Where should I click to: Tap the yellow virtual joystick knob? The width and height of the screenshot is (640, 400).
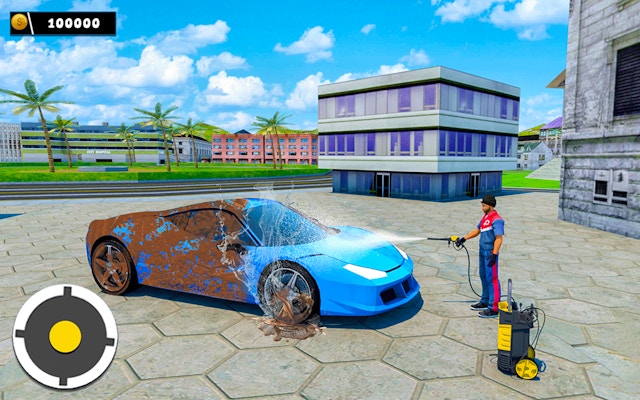click(65, 336)
